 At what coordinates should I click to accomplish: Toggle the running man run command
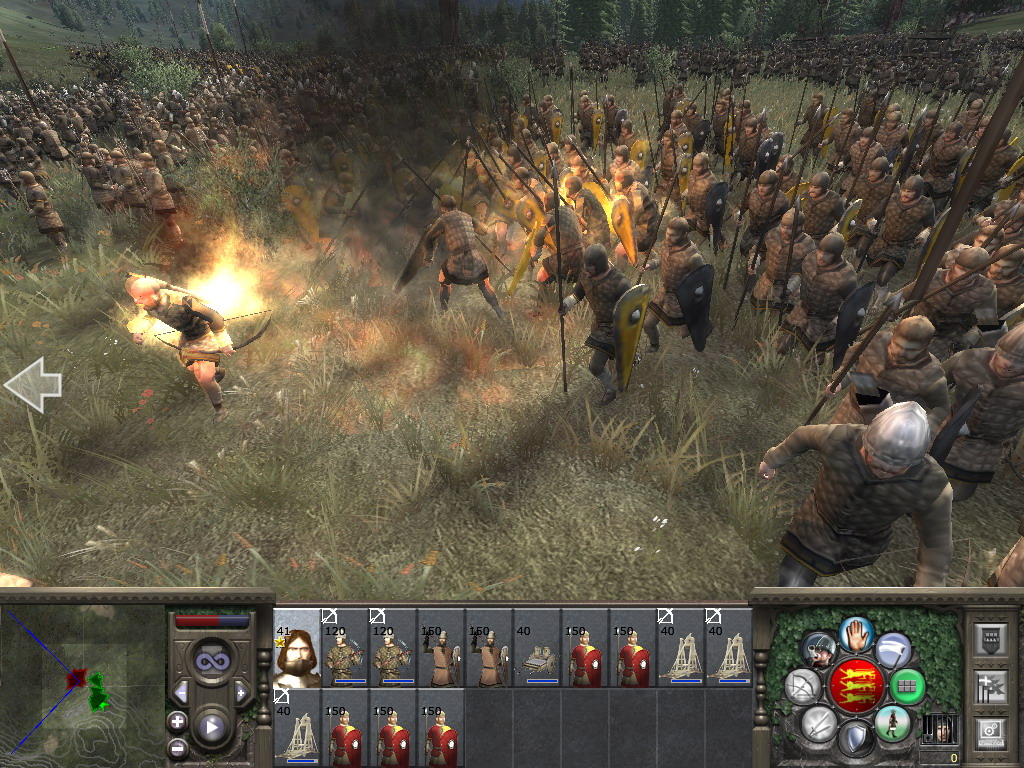coord(892,723)
